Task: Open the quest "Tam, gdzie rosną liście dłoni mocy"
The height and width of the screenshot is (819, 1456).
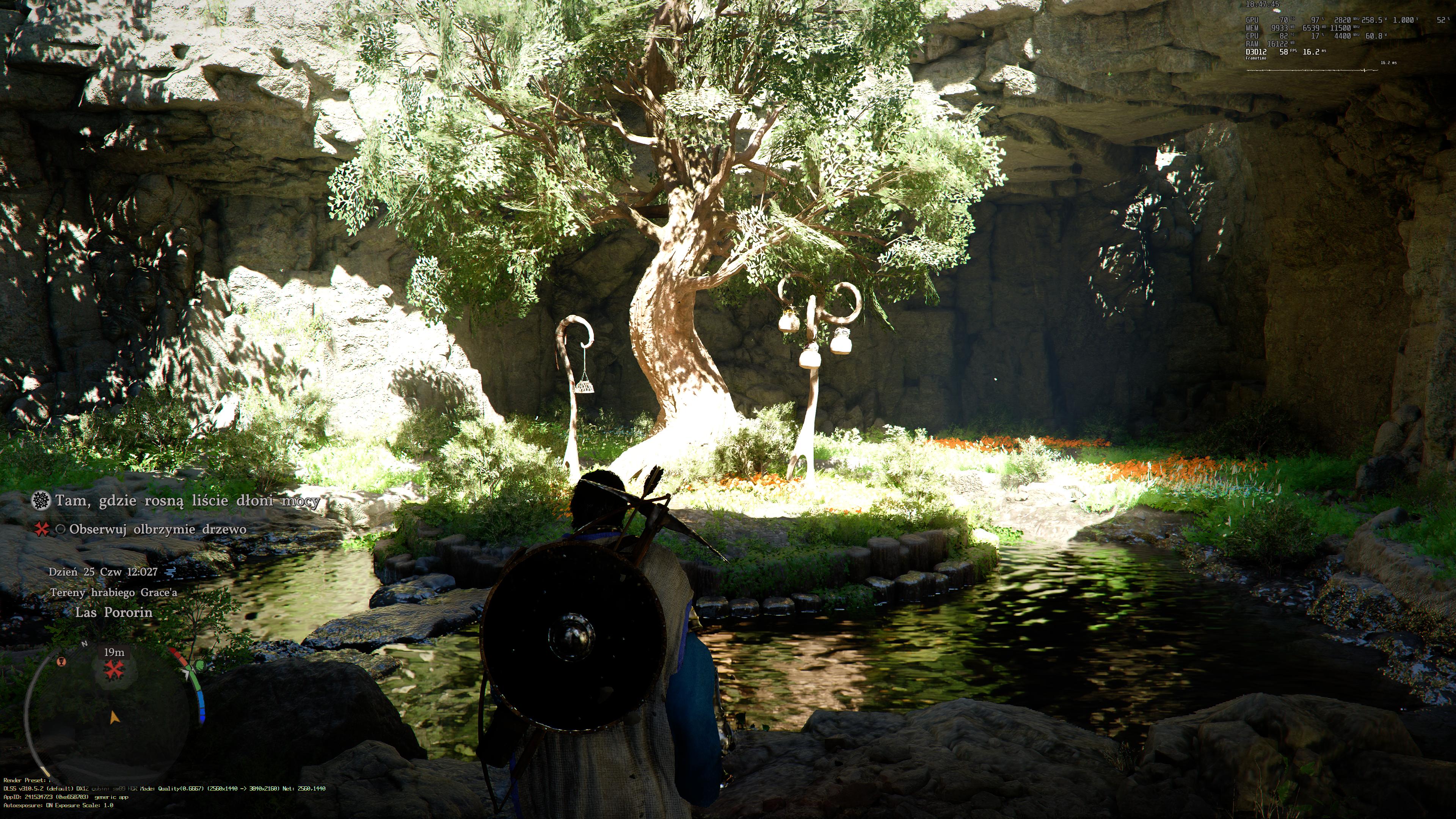Action: (x=187, y=501)
